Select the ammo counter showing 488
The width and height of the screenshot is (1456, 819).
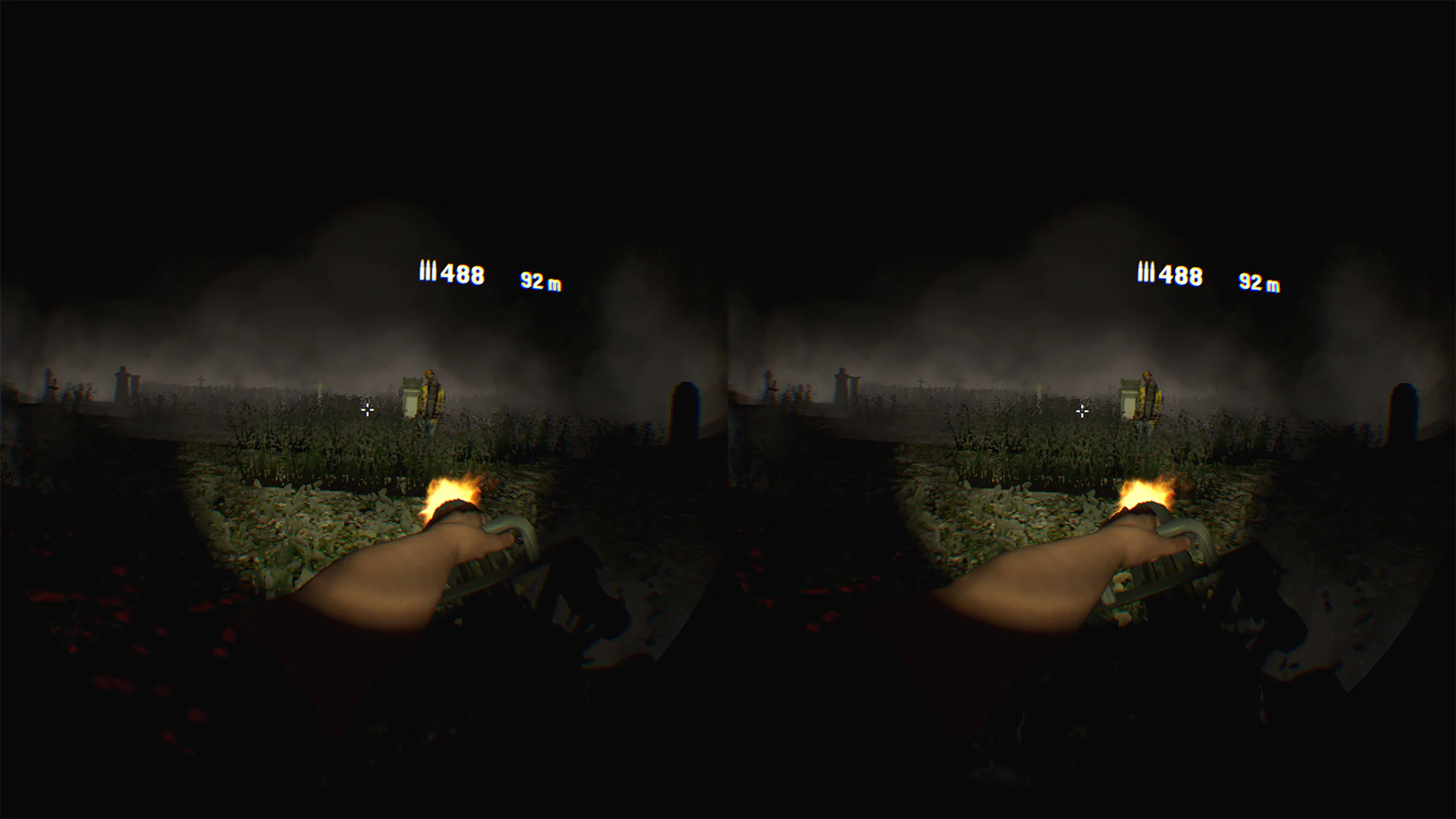coord(463,275)
